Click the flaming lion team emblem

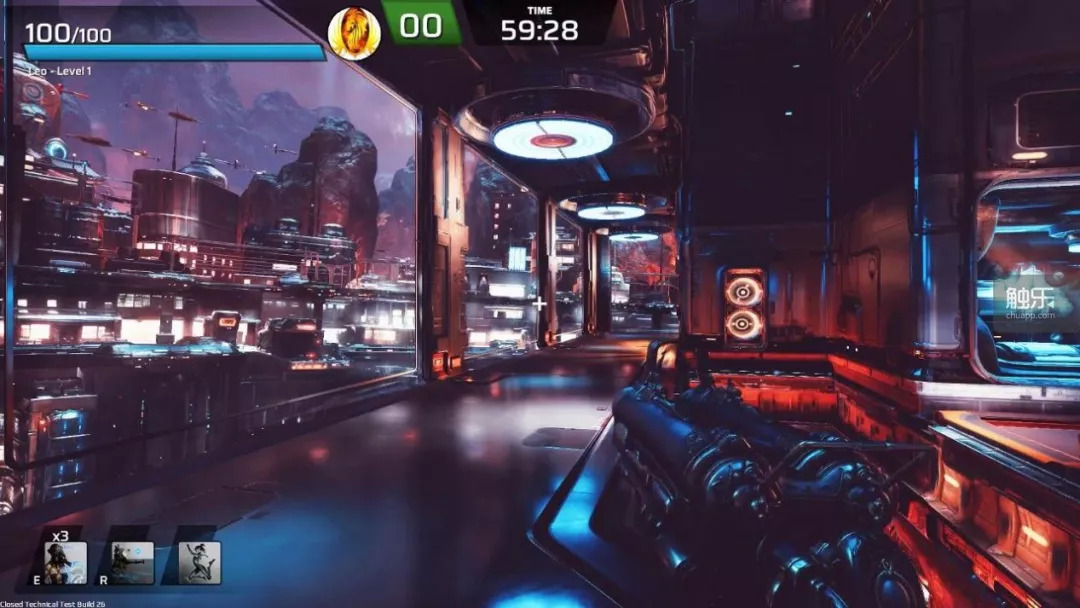click(x=354, y=33)
